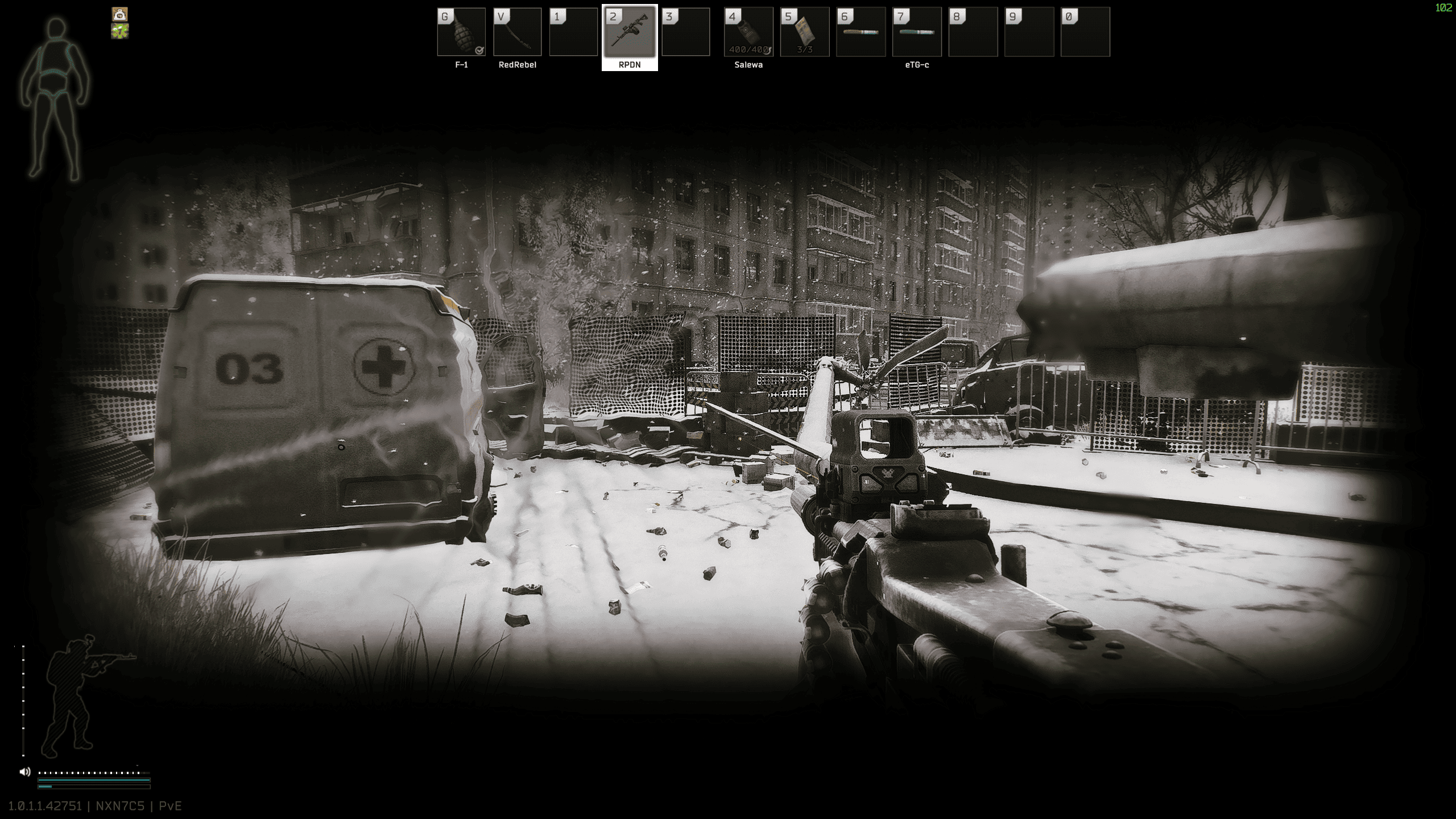
Task: Select the F-1 grenade slot
Action: pos(461,32)
